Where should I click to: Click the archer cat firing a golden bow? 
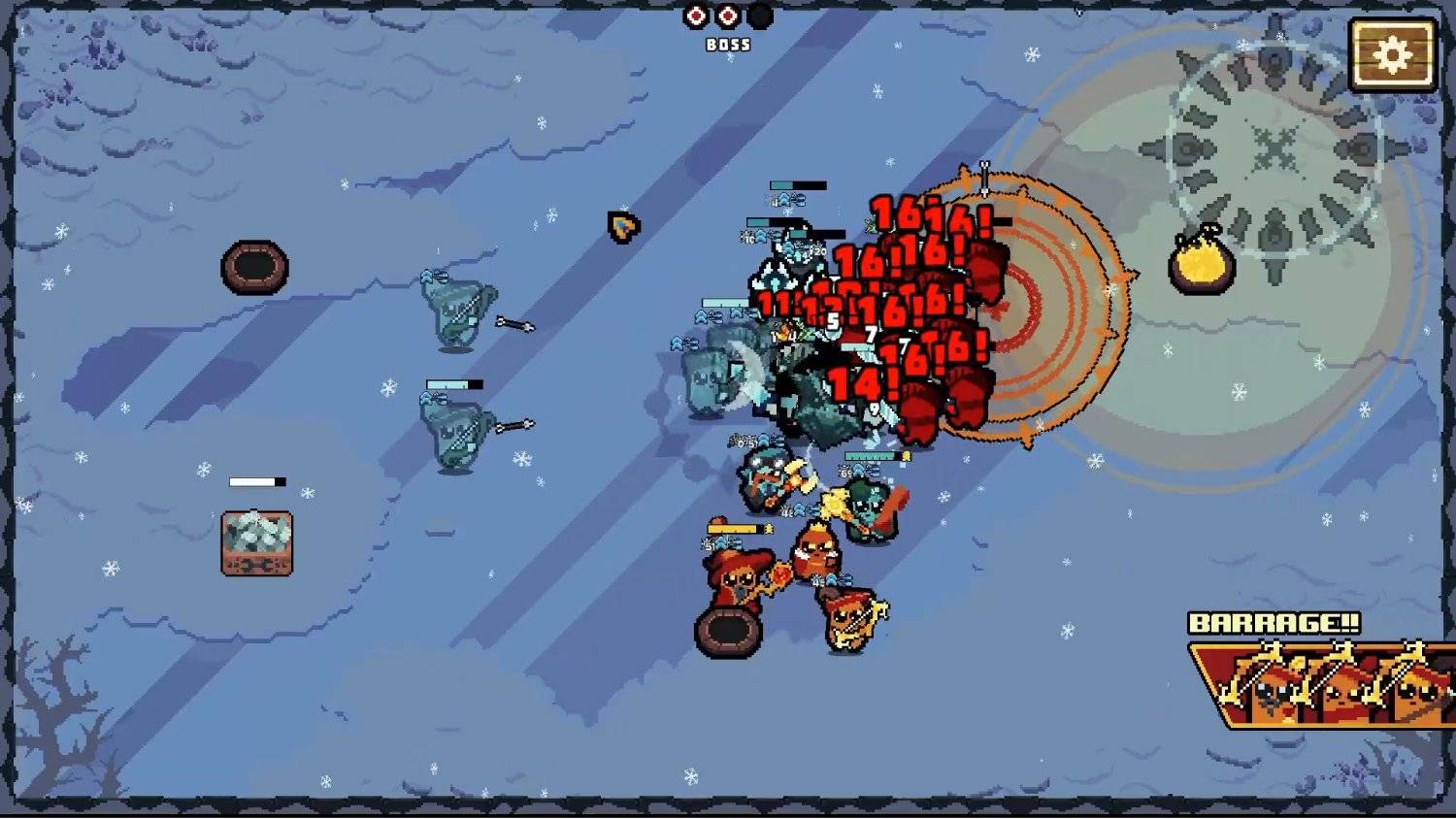tap(849, 621)
